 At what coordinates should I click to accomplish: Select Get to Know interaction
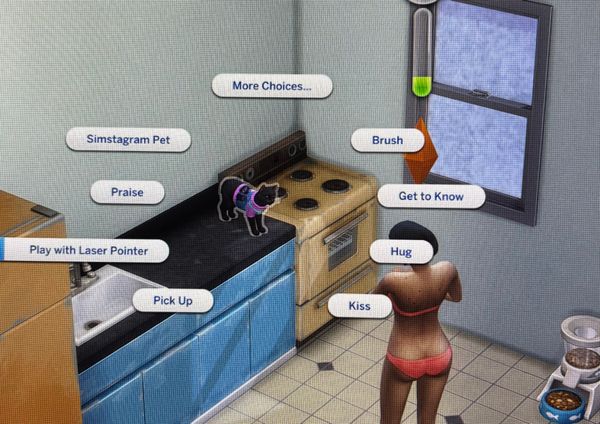click(x=431, y=196)
